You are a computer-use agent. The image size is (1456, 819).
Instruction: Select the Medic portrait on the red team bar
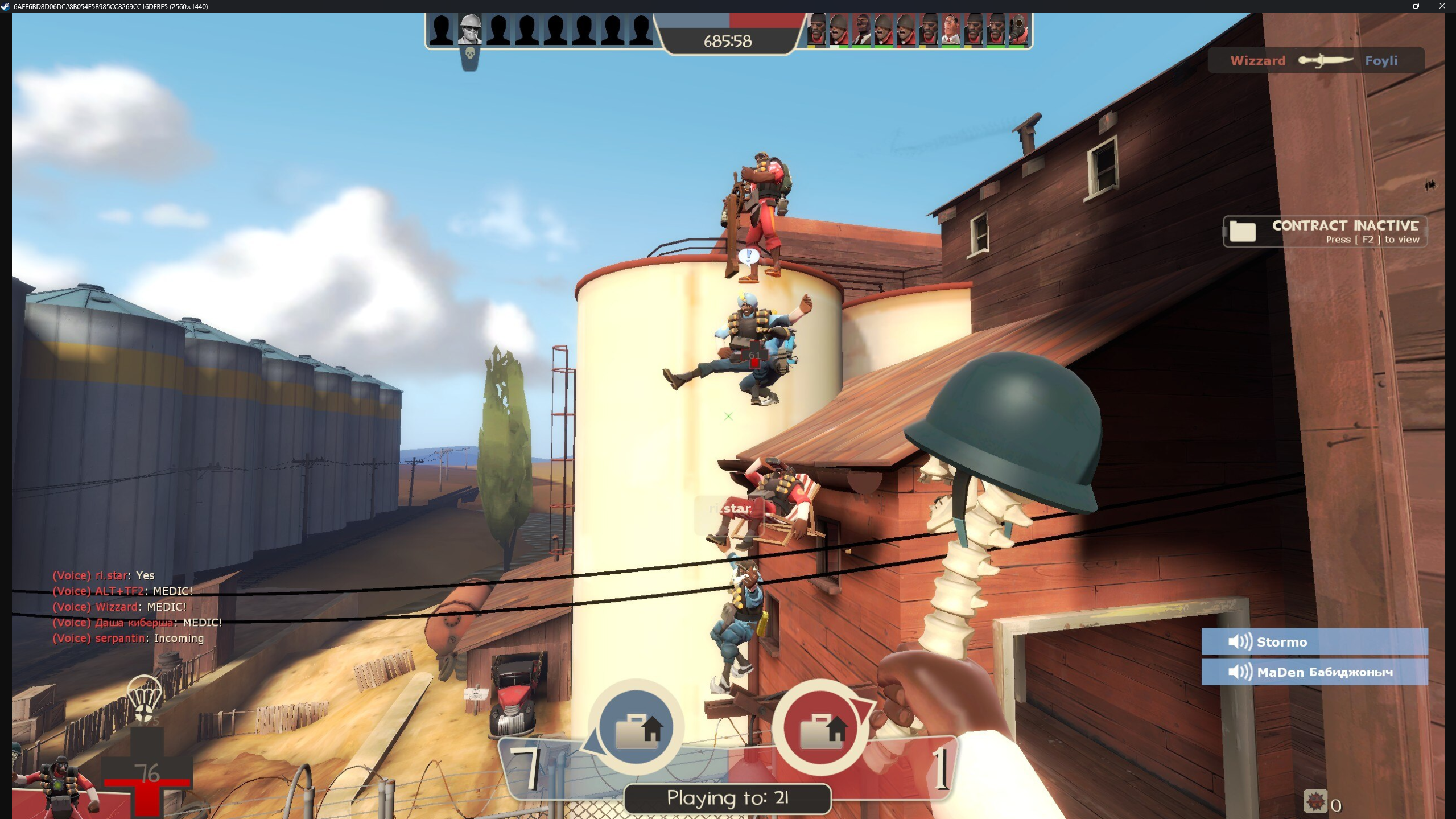click(951, 30)
